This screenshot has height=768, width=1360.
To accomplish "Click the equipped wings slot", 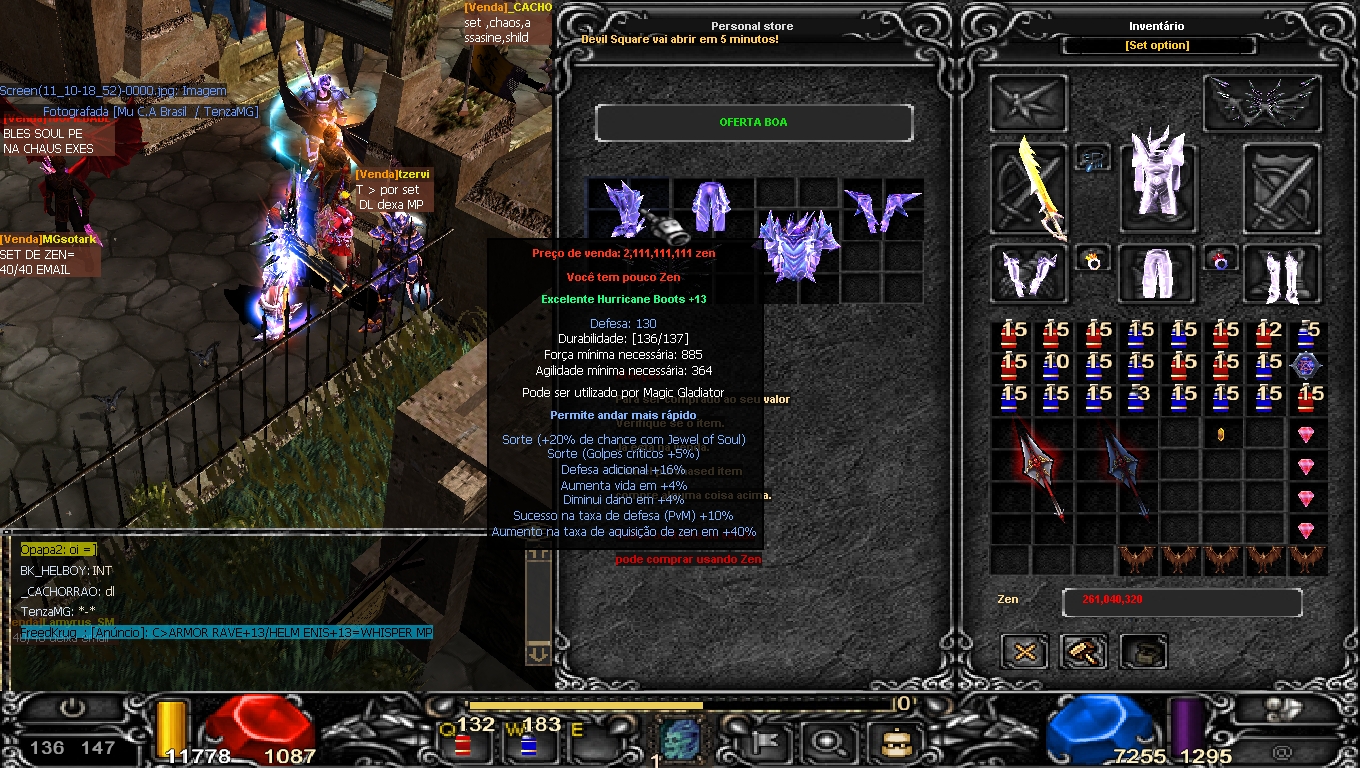I will click(1262, 103).
